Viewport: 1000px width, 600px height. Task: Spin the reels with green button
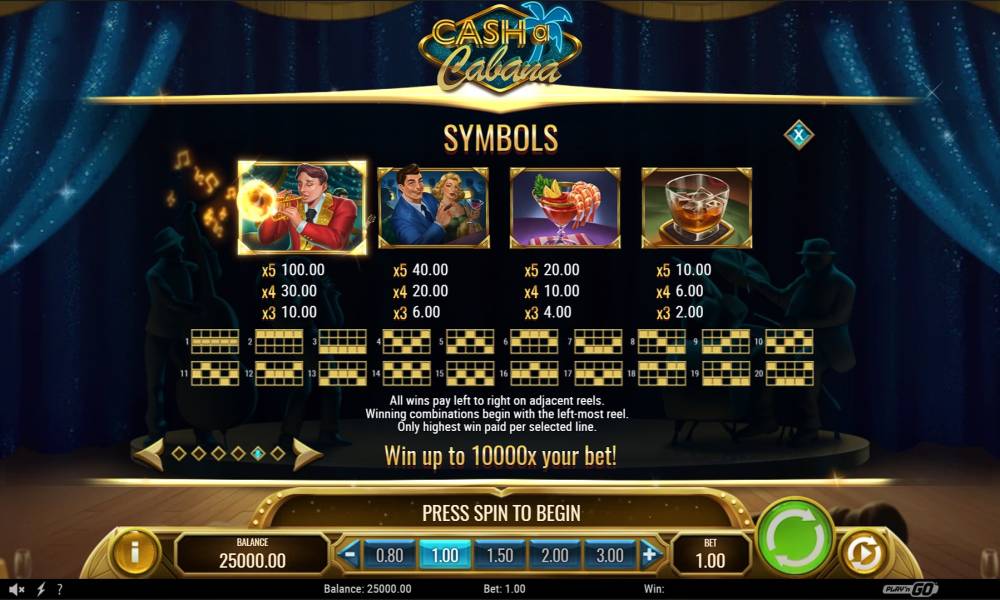tap(795, 538)
